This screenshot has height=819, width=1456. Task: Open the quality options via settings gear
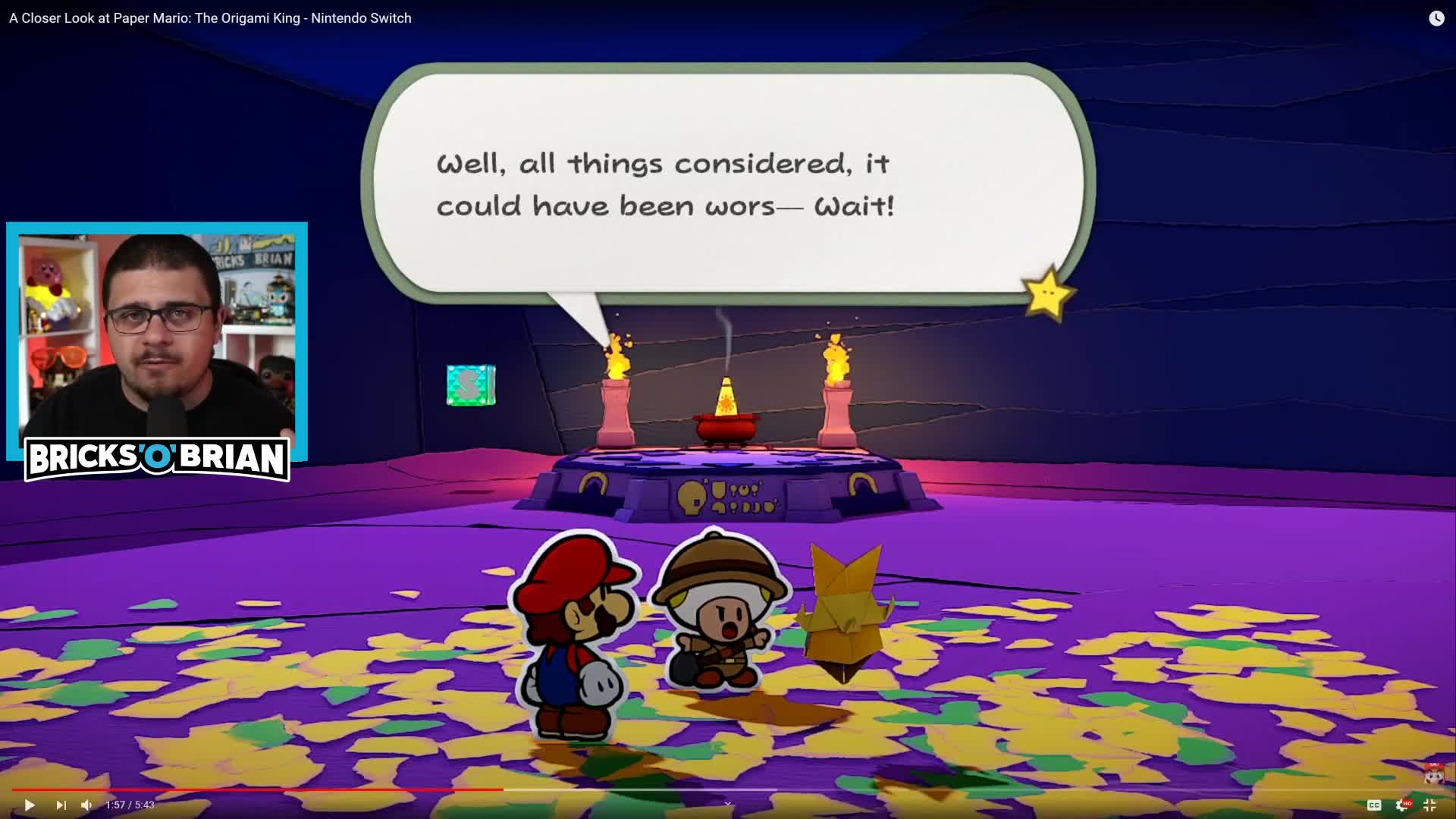tap(1399, 805)
